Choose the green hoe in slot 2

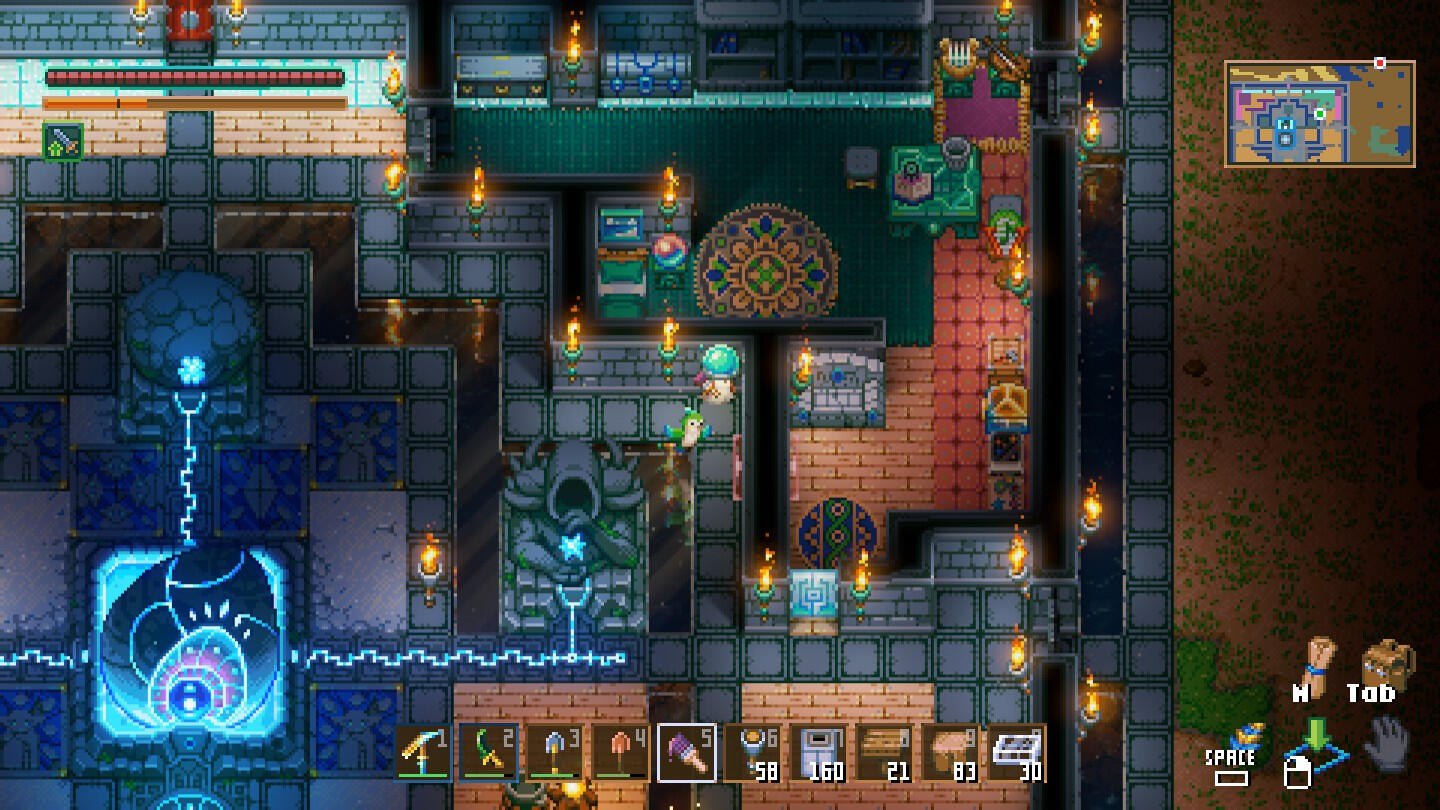pyautogui.click(x=489, y=753)
